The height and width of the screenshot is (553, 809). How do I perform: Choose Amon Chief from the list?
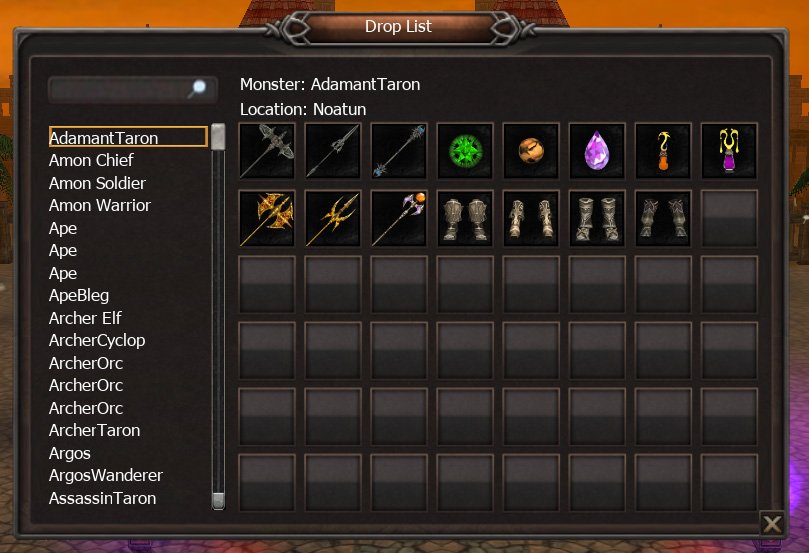point(91,160)
